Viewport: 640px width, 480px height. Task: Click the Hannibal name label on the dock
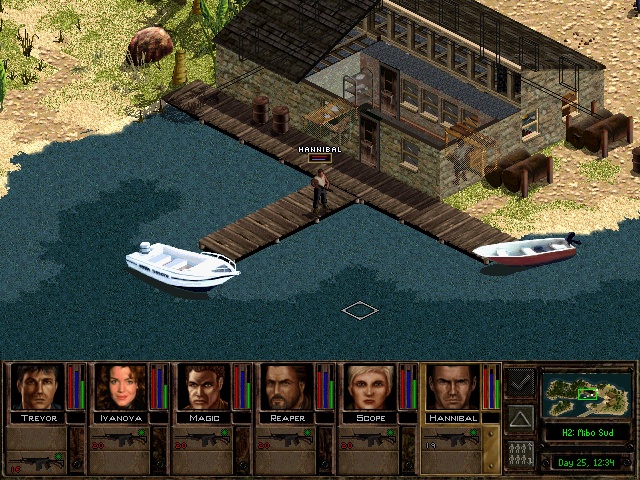320,149
